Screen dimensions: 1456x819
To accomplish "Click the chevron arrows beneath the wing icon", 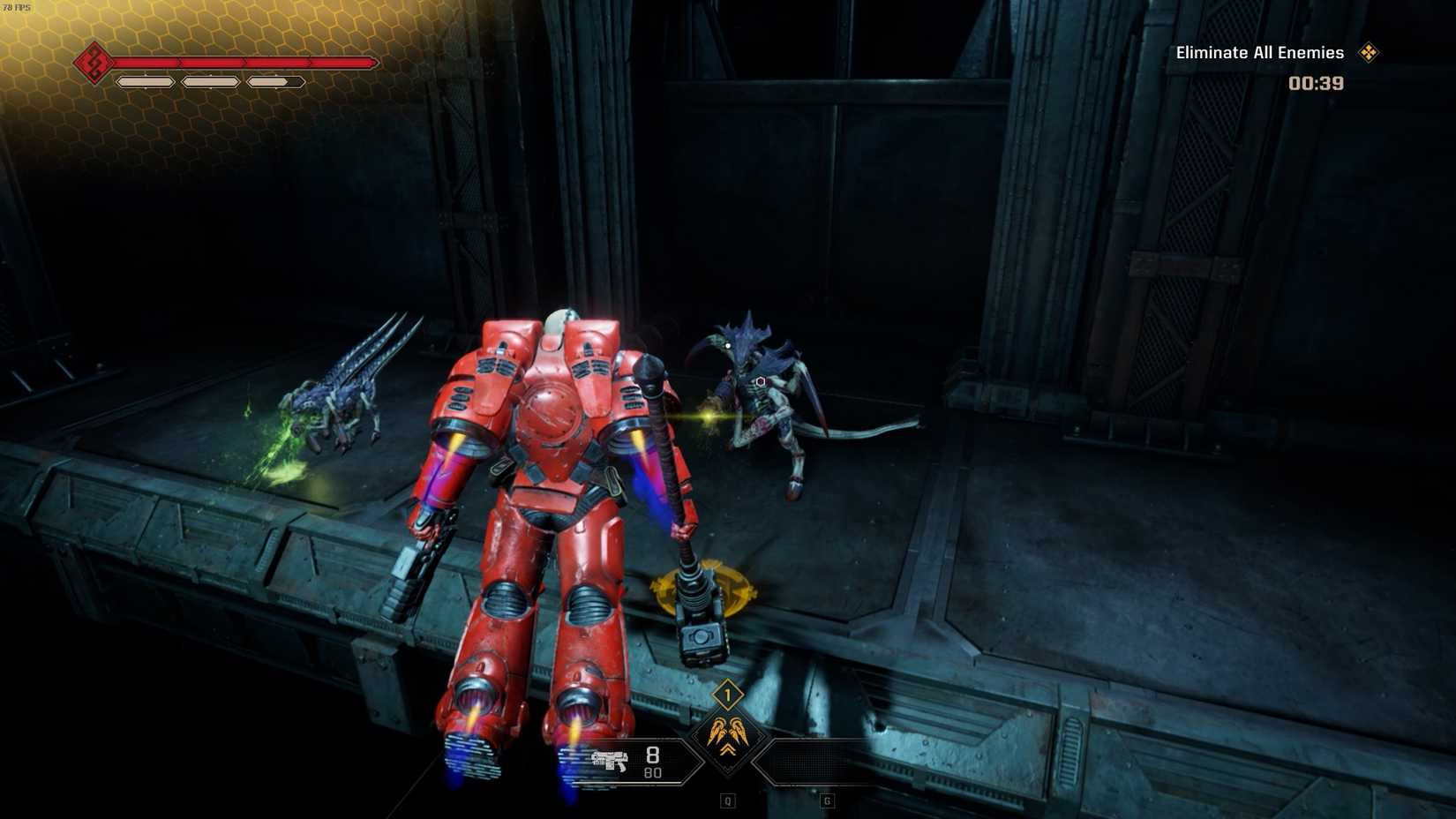I will click(x=728, y=749).
